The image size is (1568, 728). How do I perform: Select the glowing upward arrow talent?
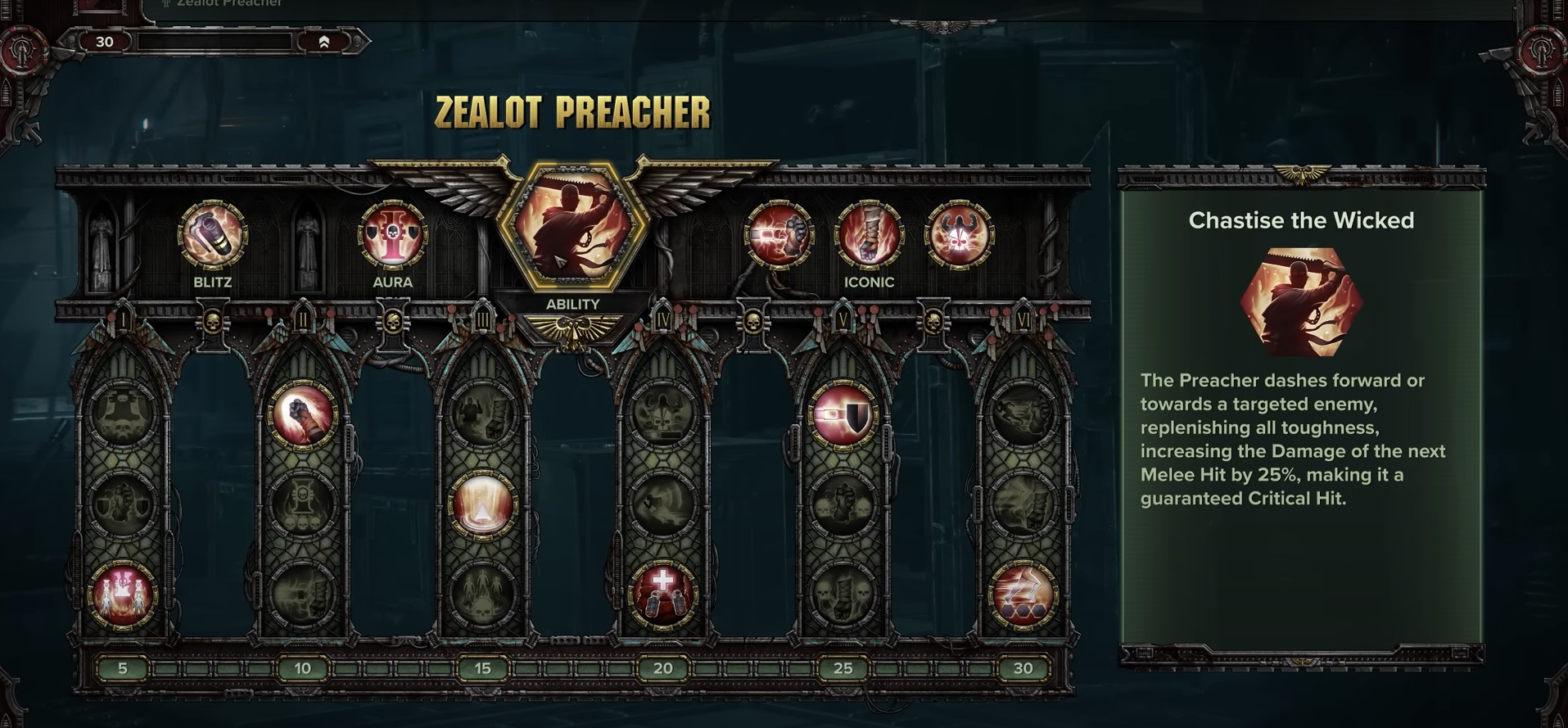click(482, 505)
